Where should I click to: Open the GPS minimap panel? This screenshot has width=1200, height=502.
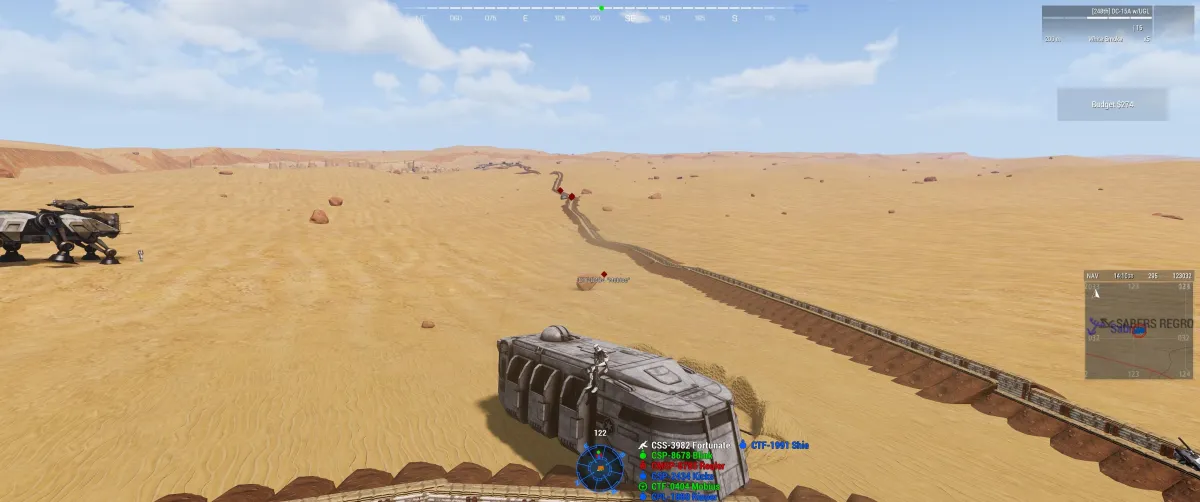coord(1138,325)
